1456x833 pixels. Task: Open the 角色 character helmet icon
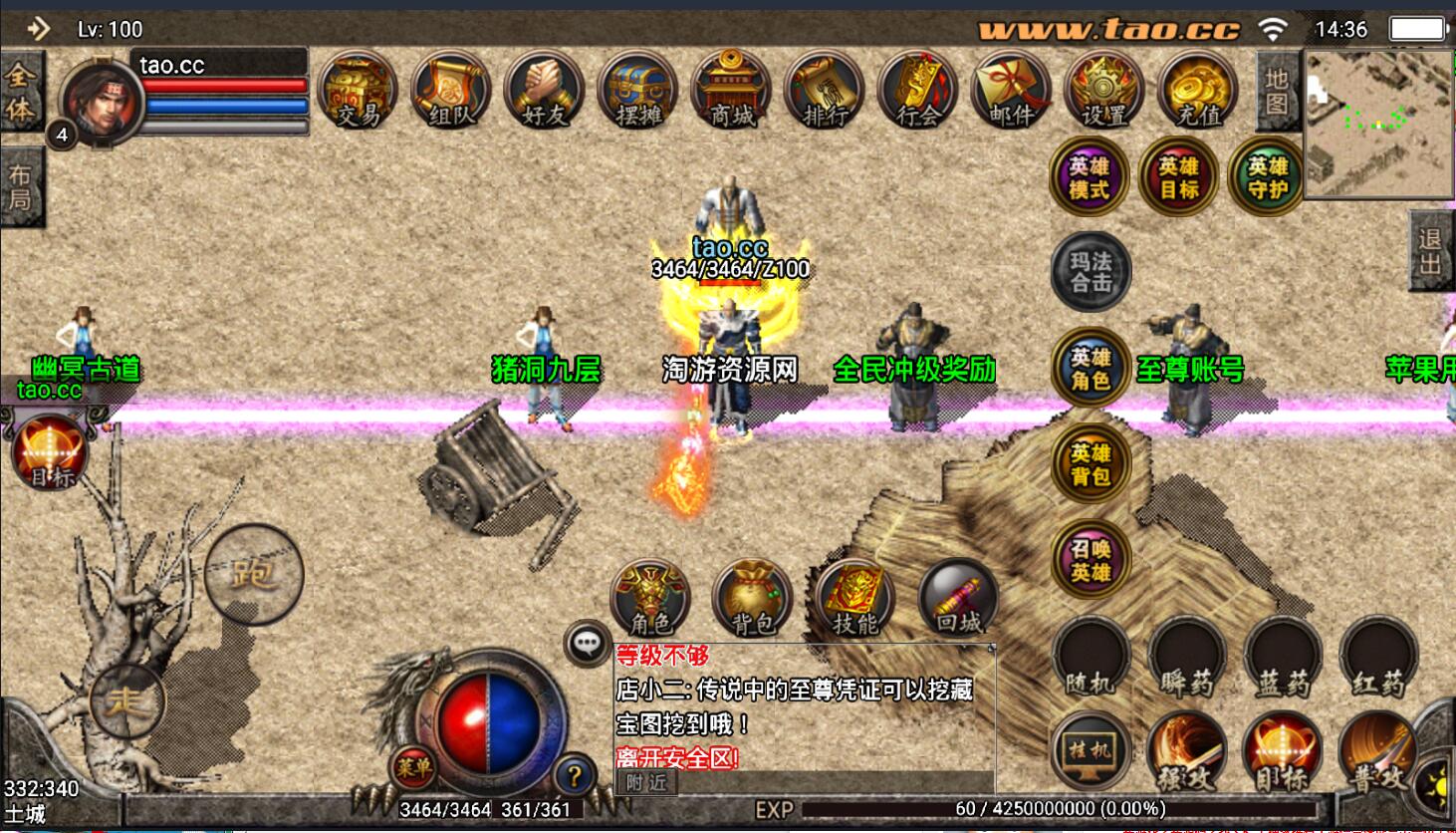651,599
